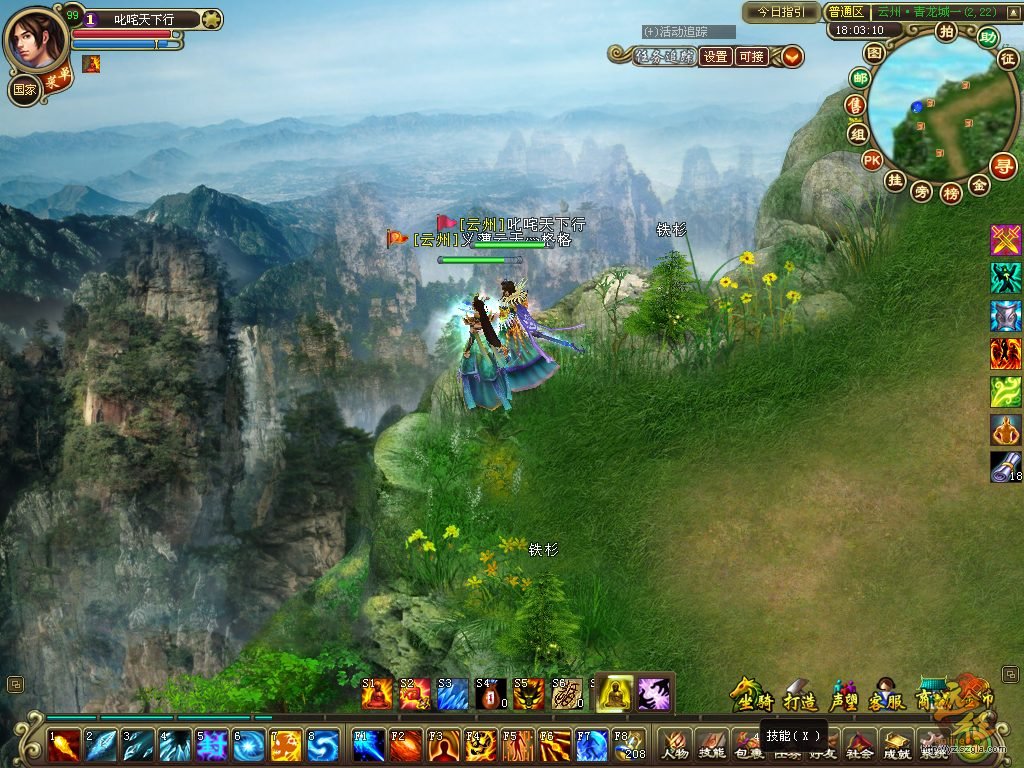Open quest tracker 设置 settings
The height and width of the screenshot is (768, 1024).
coord(715,57)
